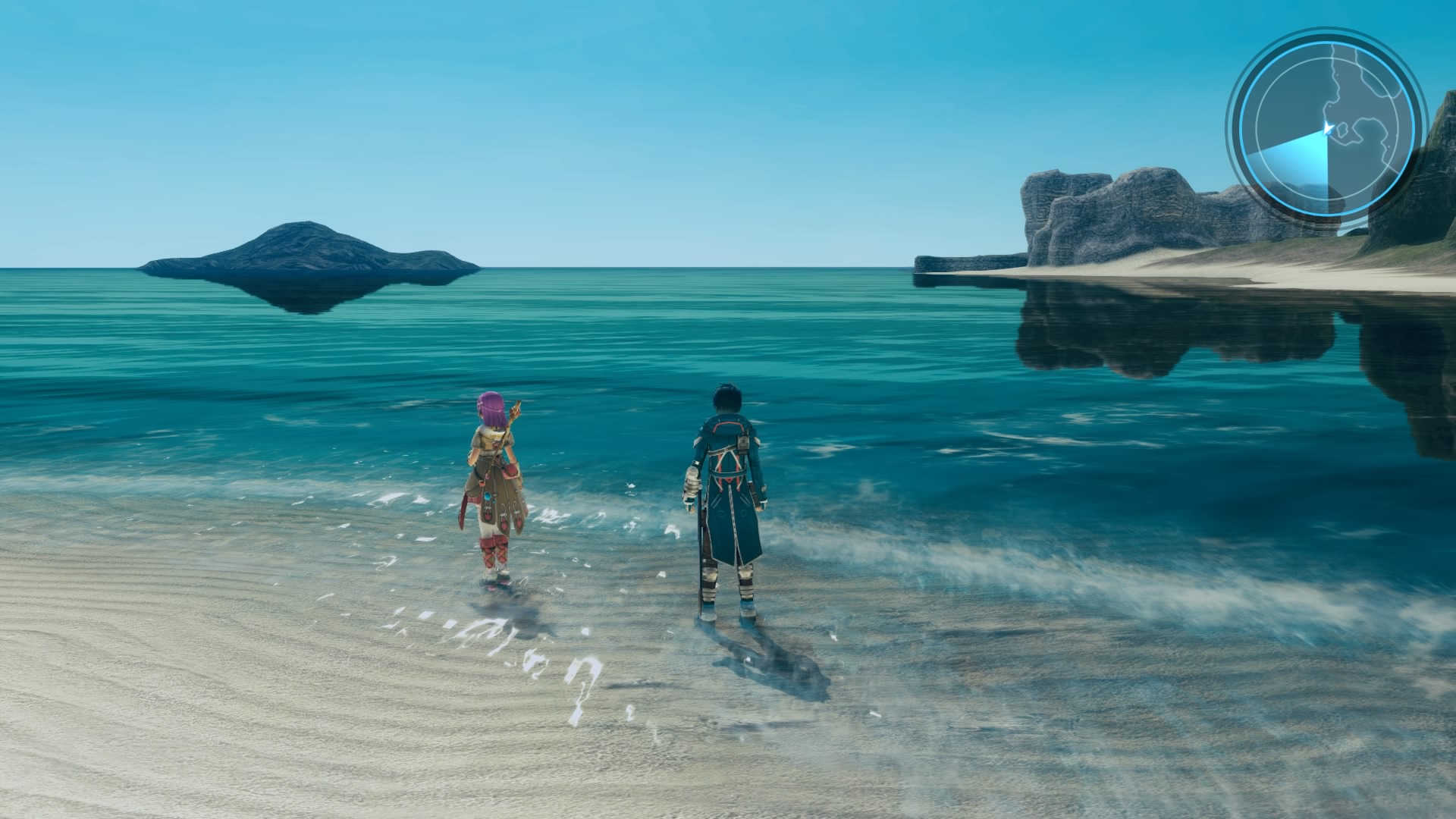This screenshot has height=819, width=1456.
Task: Click the circular minimap radar
Action: tap(1326, 127)
